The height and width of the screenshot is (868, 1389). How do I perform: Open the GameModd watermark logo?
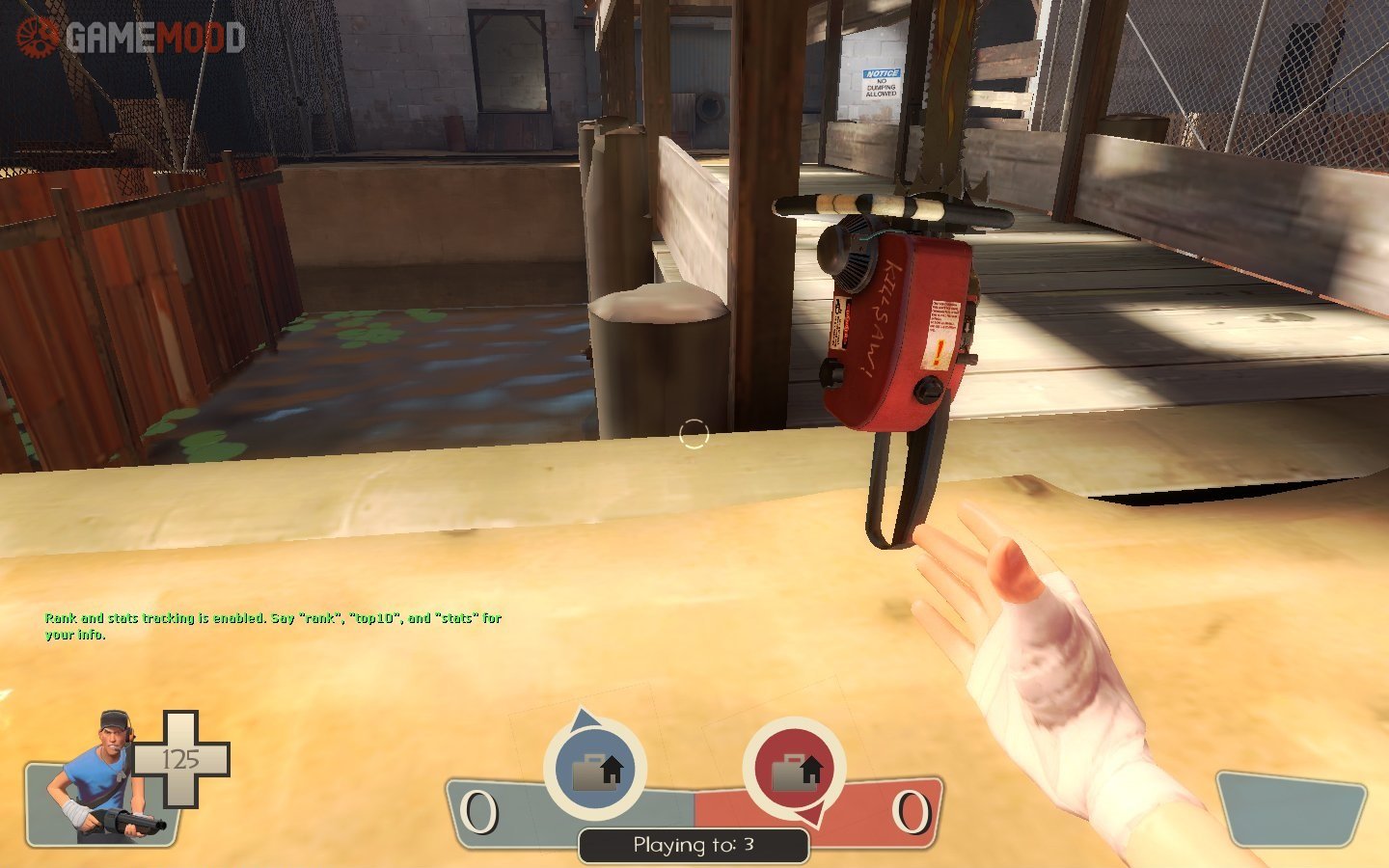pyautogui.click(x=130, y=36)
